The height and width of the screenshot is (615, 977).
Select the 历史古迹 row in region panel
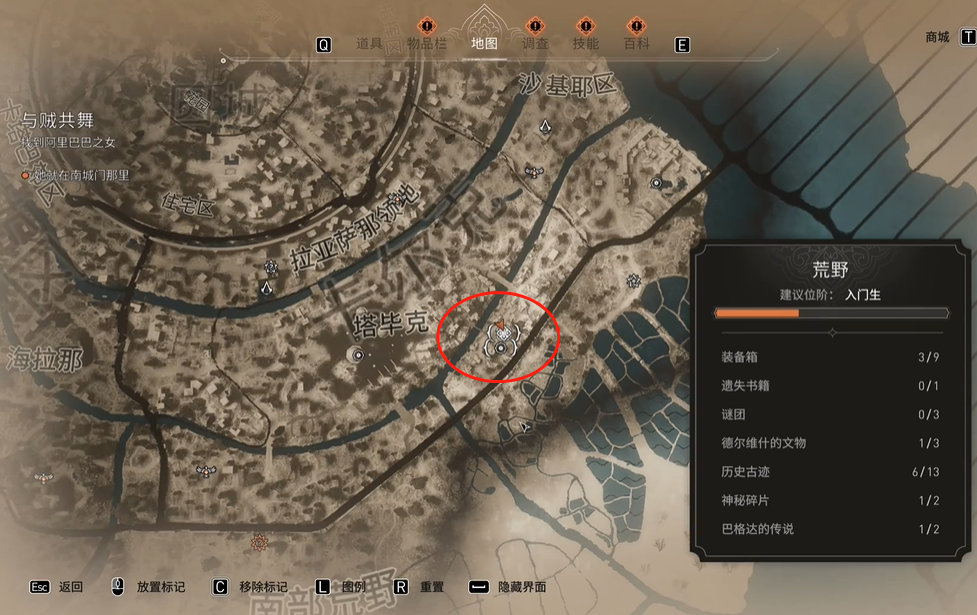(830, 472)
